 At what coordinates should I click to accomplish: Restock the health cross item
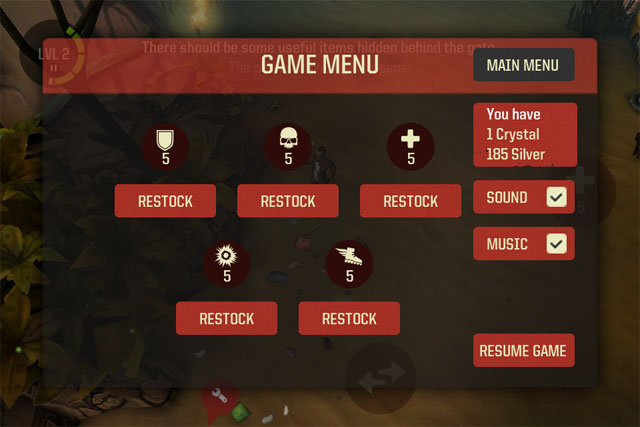pyautogui.click(x=410, y=201)
